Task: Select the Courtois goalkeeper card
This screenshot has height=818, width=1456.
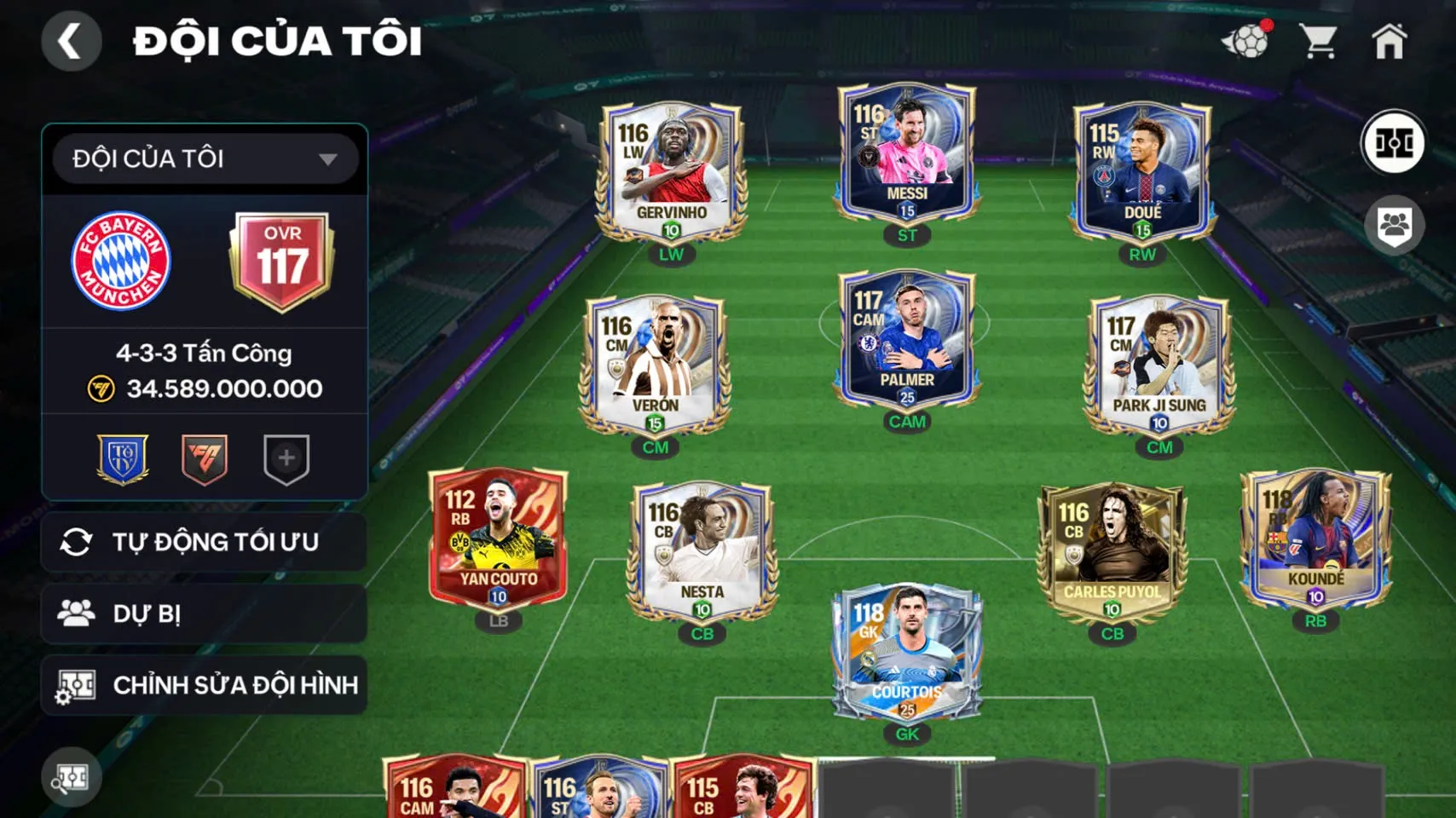Action: coord(906,652)
